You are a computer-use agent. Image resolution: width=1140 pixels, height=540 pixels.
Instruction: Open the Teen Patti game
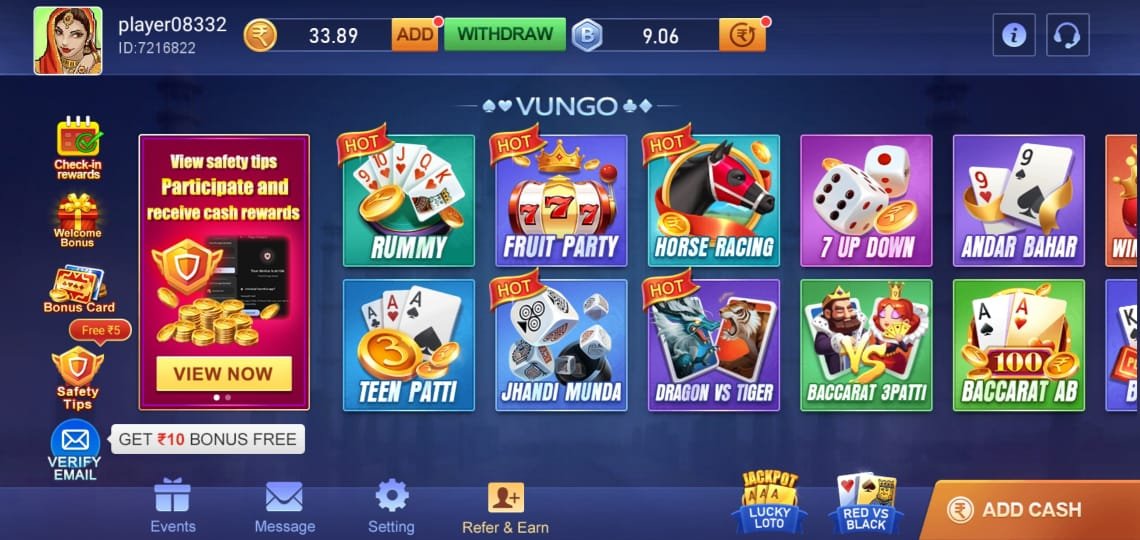tap(408, 345)
